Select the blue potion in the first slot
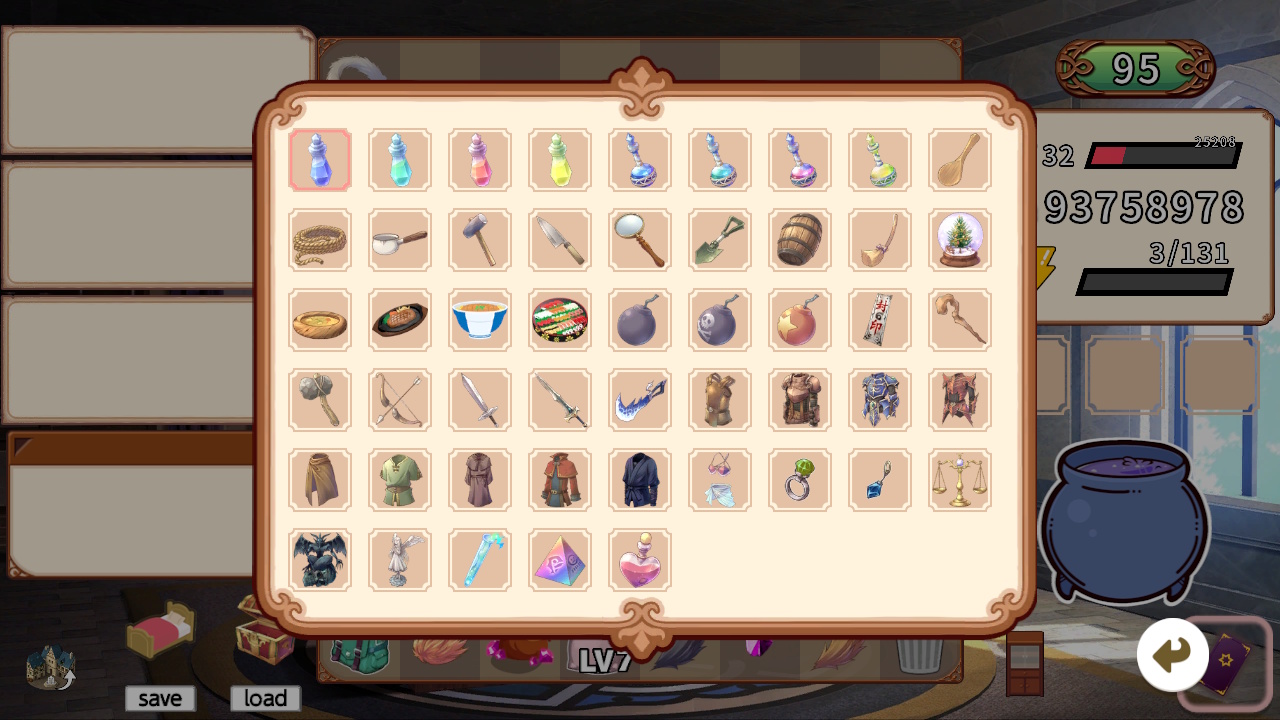1280x720 pixels. 320,160
